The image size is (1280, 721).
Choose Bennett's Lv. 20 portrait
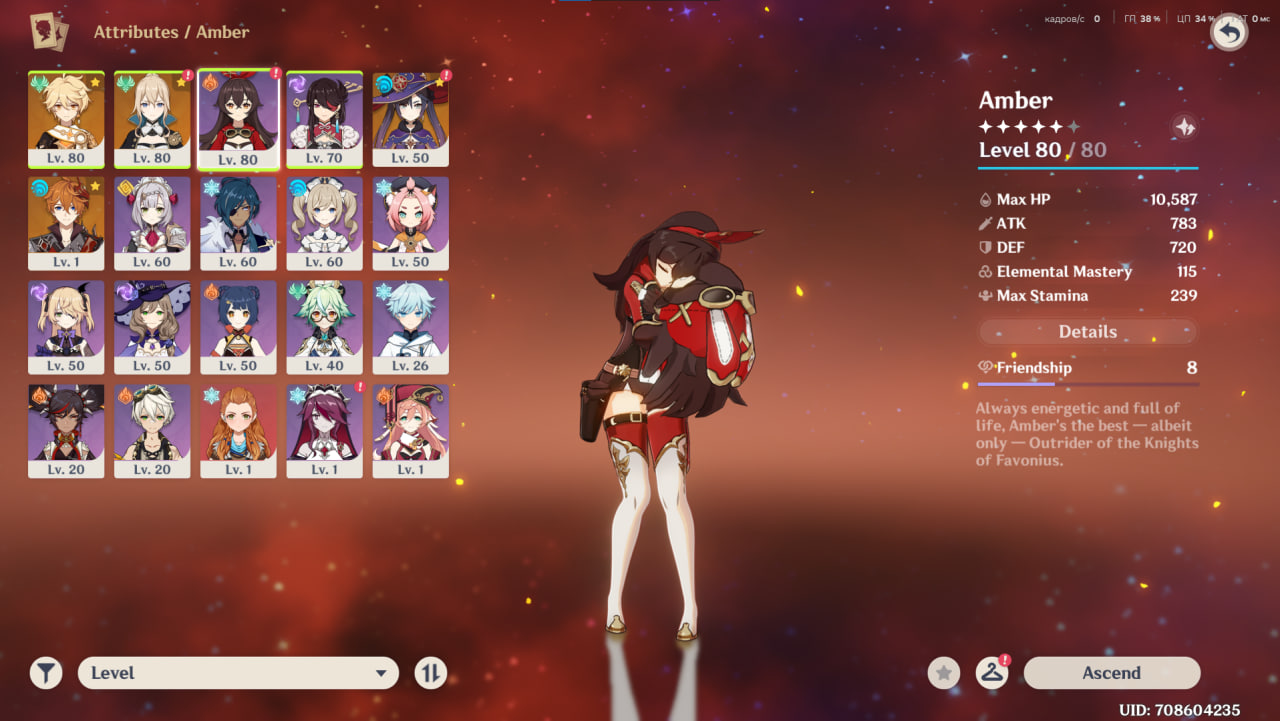[152, 431]
